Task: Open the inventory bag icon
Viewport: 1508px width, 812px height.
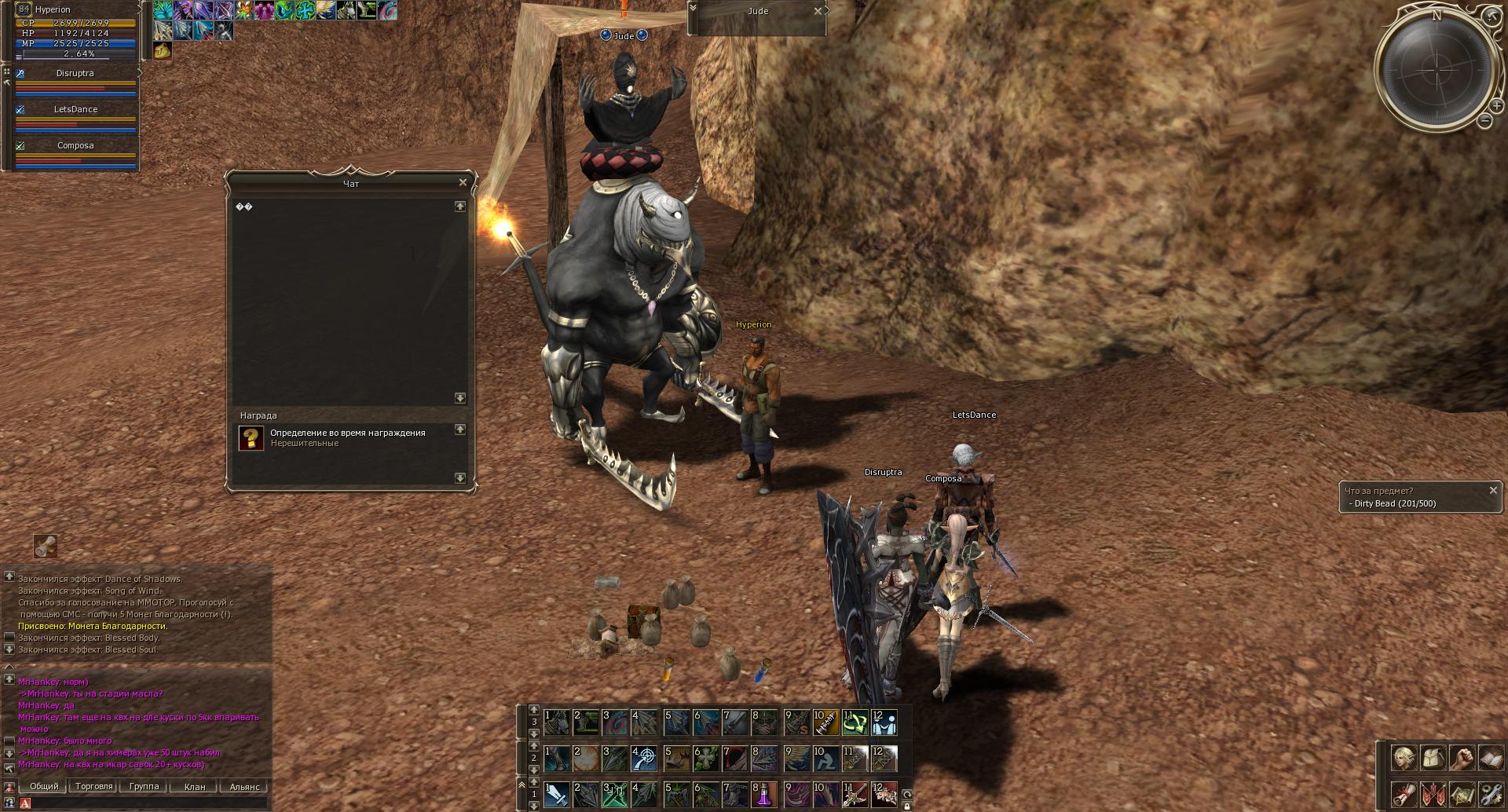Action: pos(1433,759)
